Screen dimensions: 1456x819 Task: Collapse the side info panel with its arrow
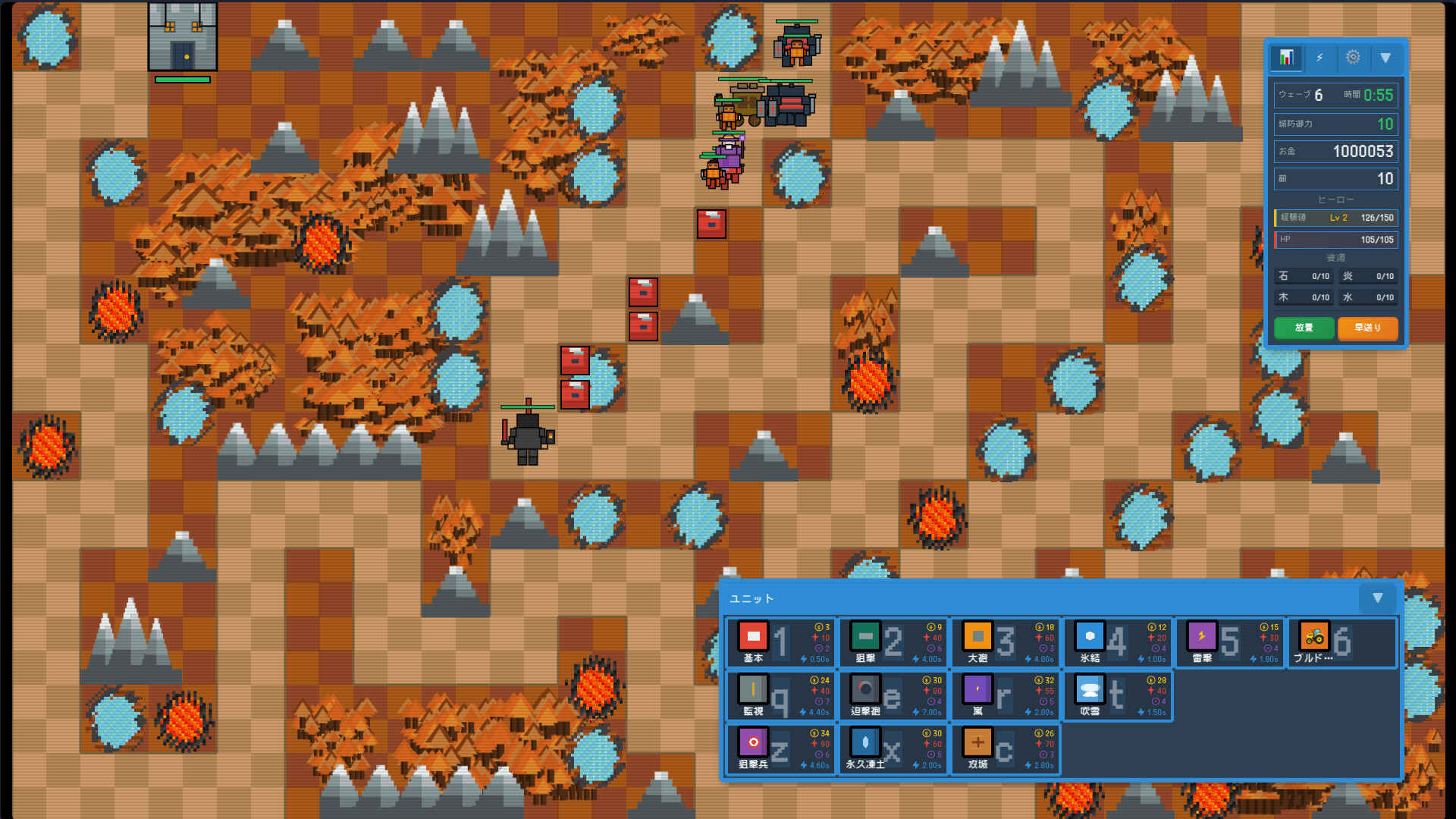point(1386,58)
